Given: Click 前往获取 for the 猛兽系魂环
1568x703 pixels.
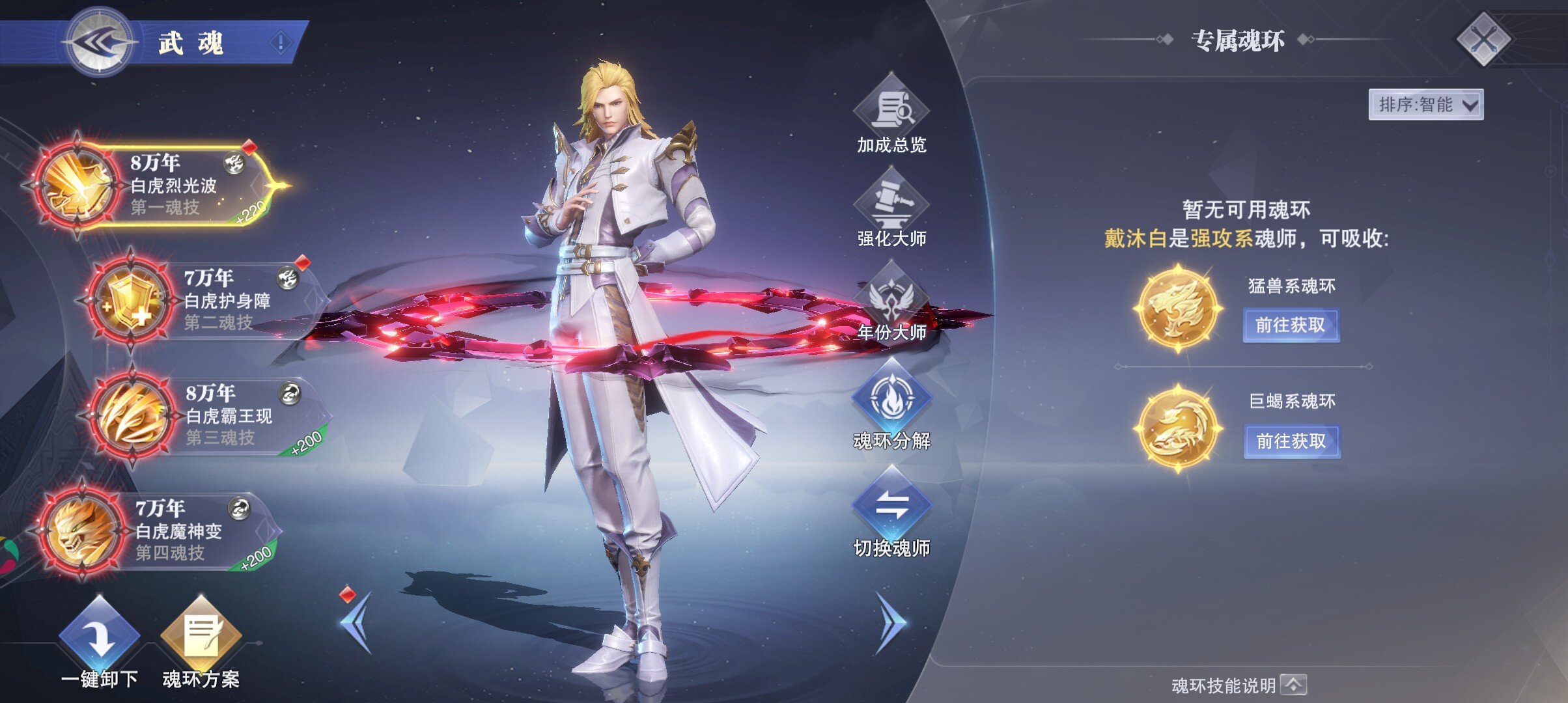Looking at the screenshot, I should tap(1291, 325).
